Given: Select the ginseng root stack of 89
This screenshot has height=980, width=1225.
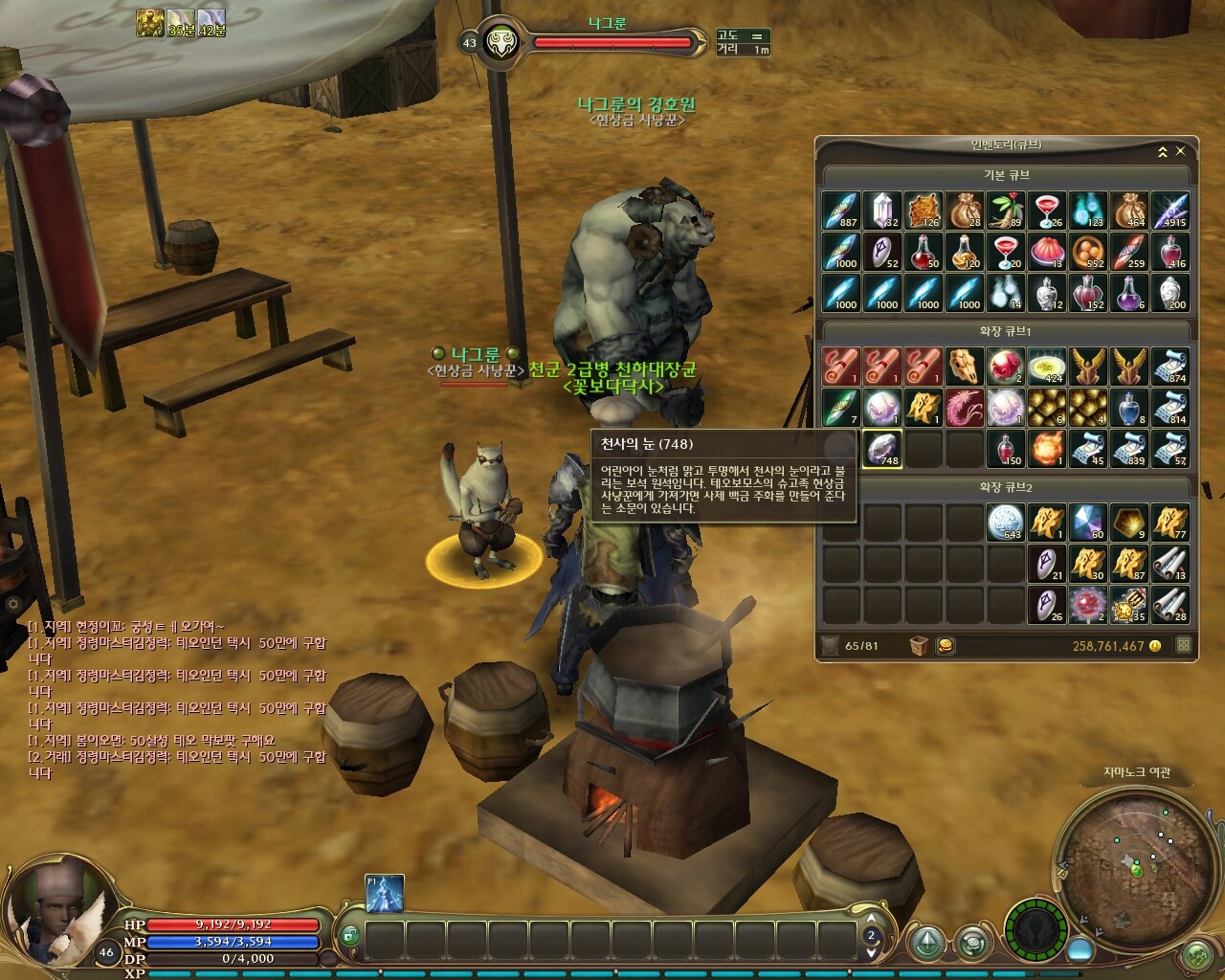Looking at the screenshot, I should [x=1006, y=211].
